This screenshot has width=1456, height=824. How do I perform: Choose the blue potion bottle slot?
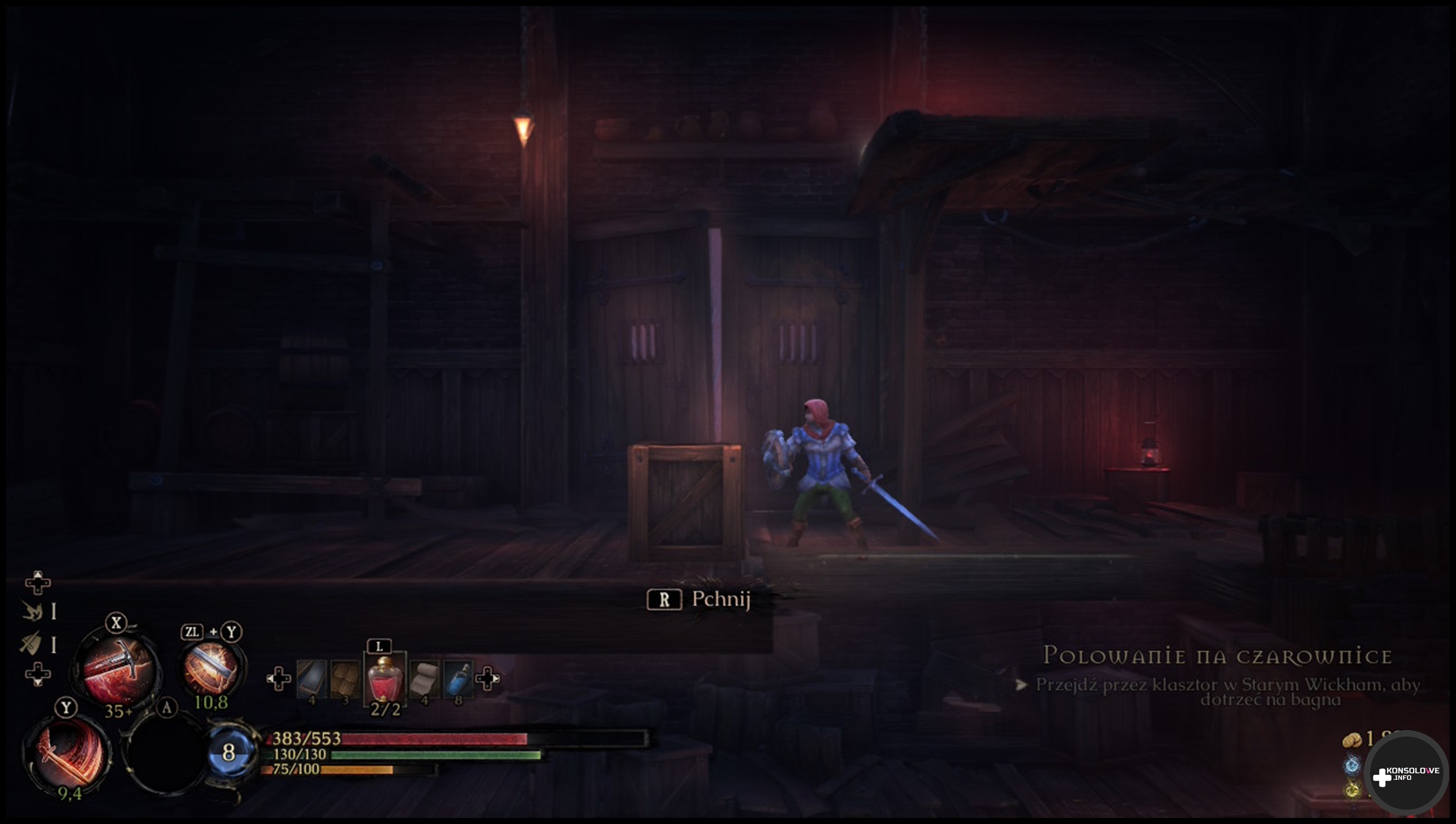pyautogui.click(x=457, y=678)
